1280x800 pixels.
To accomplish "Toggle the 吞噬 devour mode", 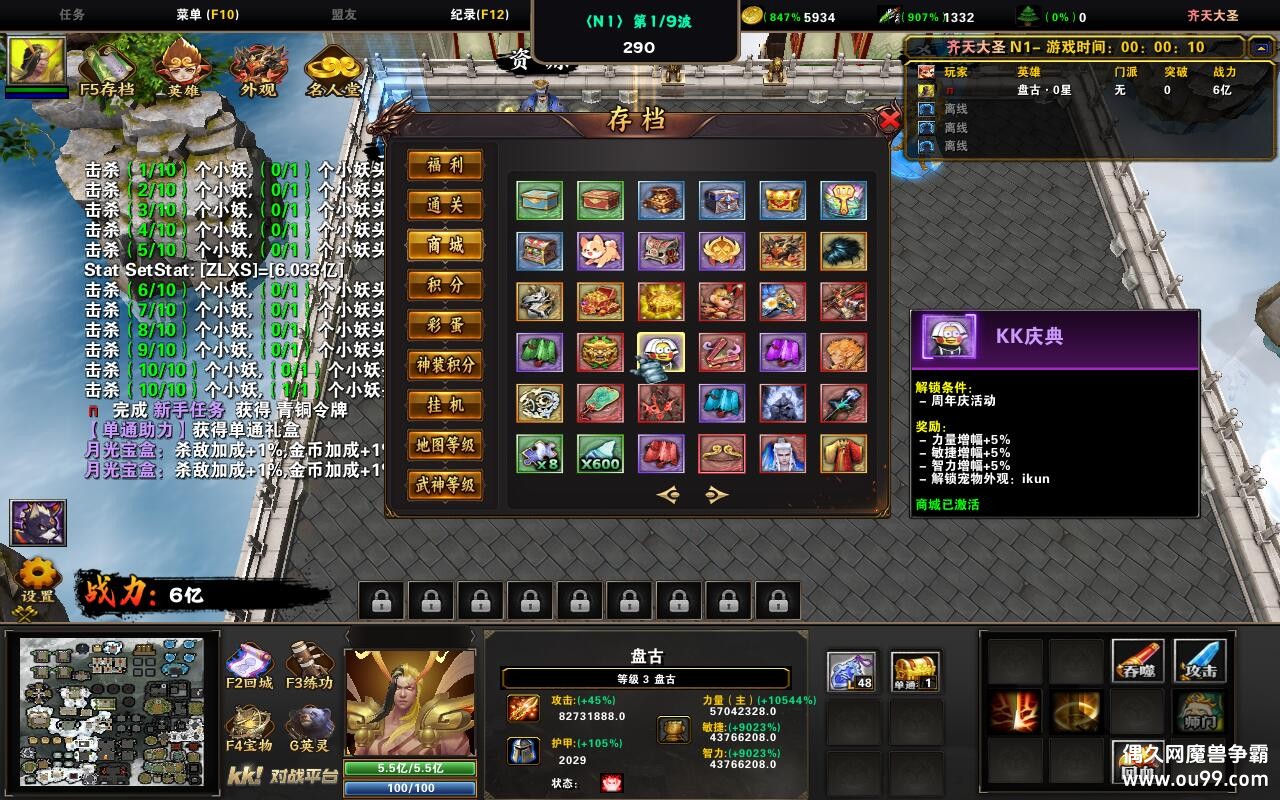I will click(x=1139, y=662).
